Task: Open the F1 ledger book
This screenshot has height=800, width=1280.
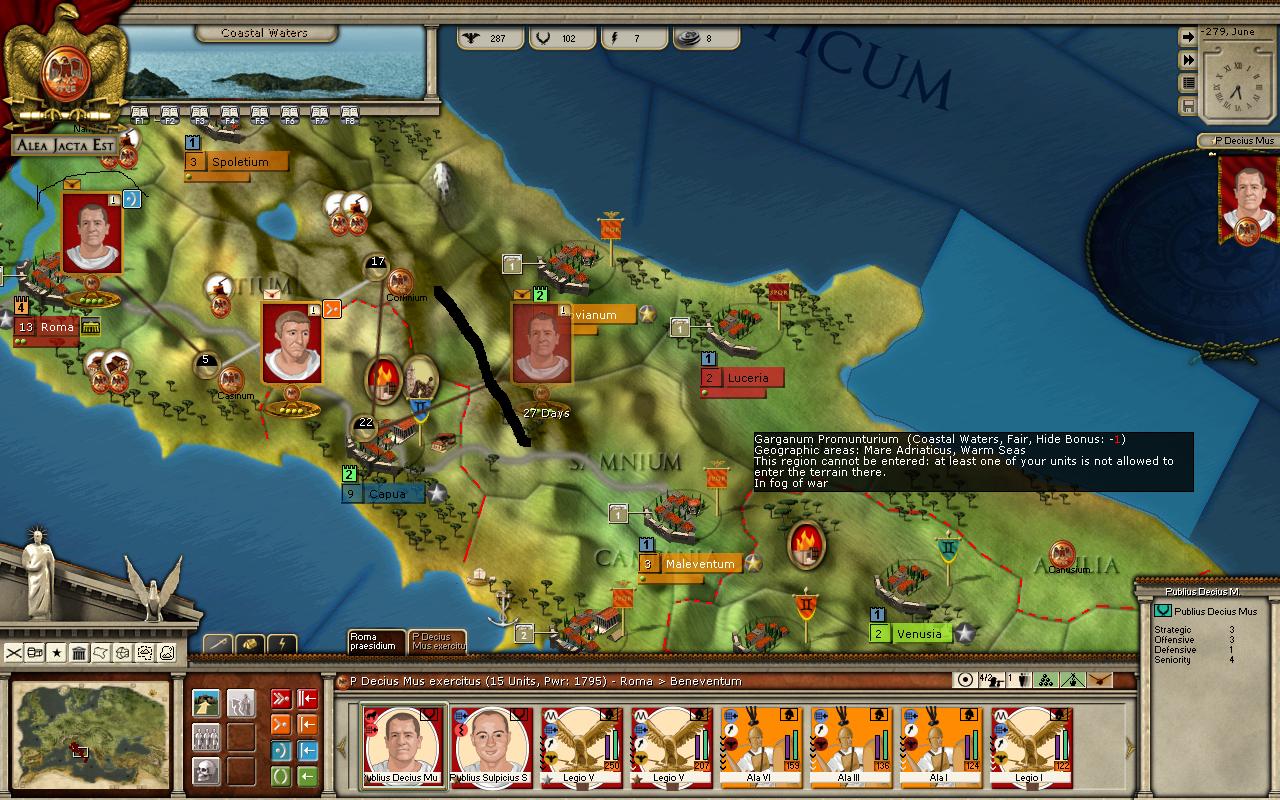Action: coord(140,113)
